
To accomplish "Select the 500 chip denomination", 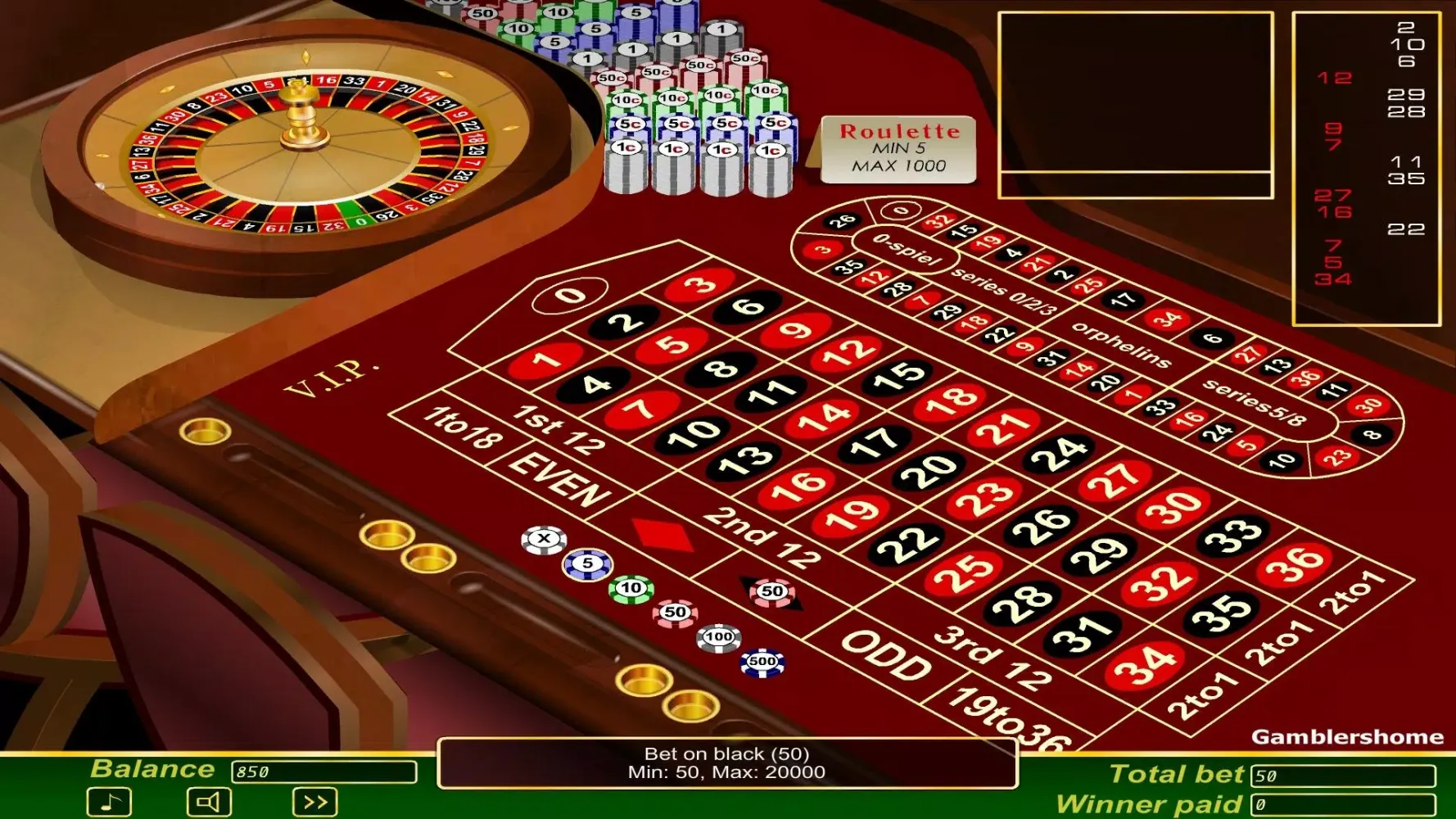I will coord(764,661).
